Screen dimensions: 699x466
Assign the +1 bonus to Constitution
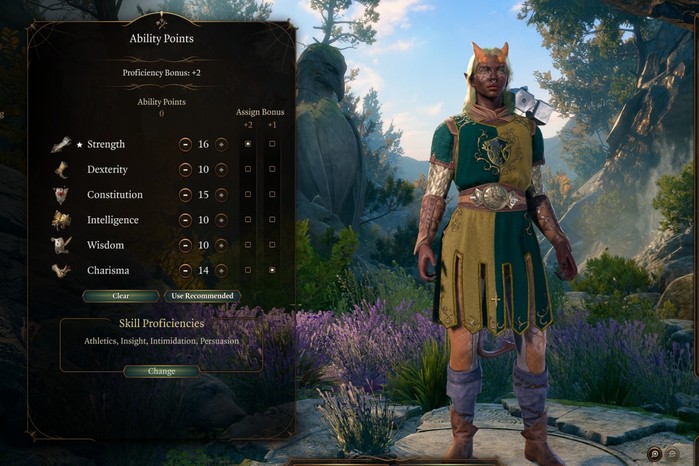[x=272, y=194]
